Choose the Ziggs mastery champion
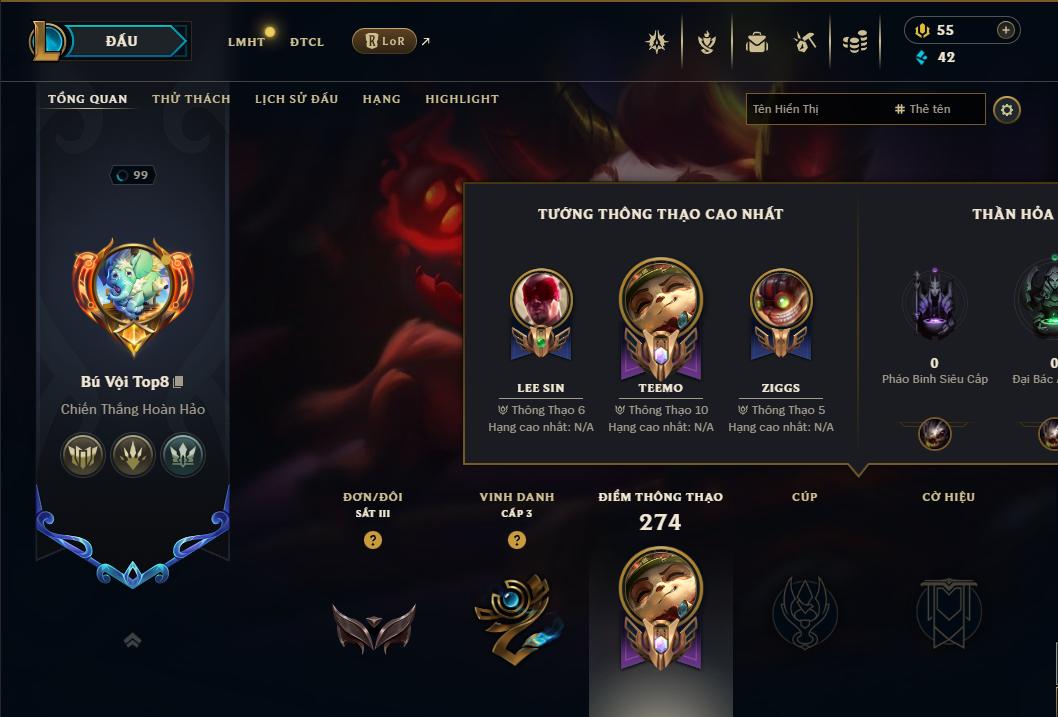Image resolution: width=1058 pixels, height=717 pixels. click(x=781, y=300)
